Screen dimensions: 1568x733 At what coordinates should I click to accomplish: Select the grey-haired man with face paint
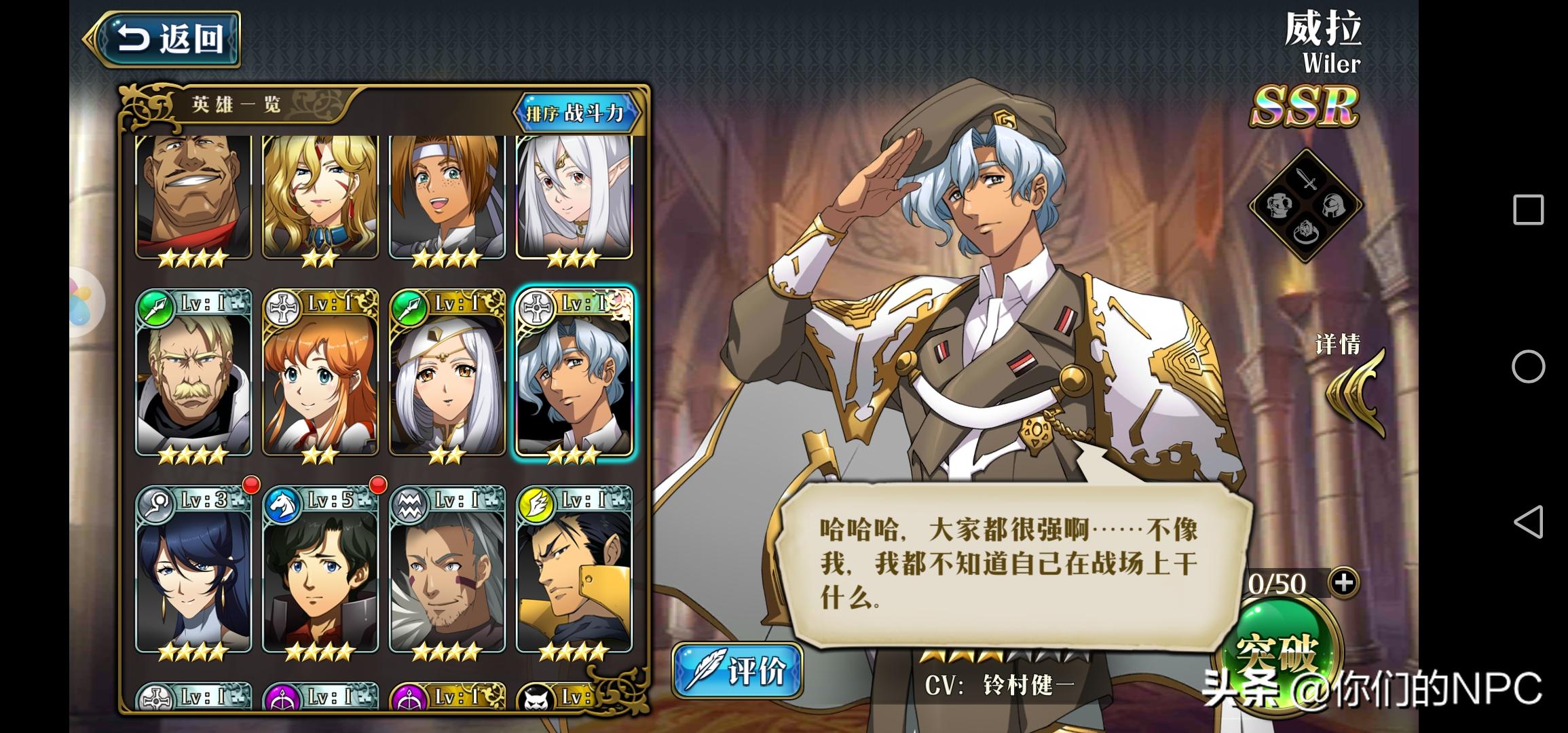coord(447,571)
